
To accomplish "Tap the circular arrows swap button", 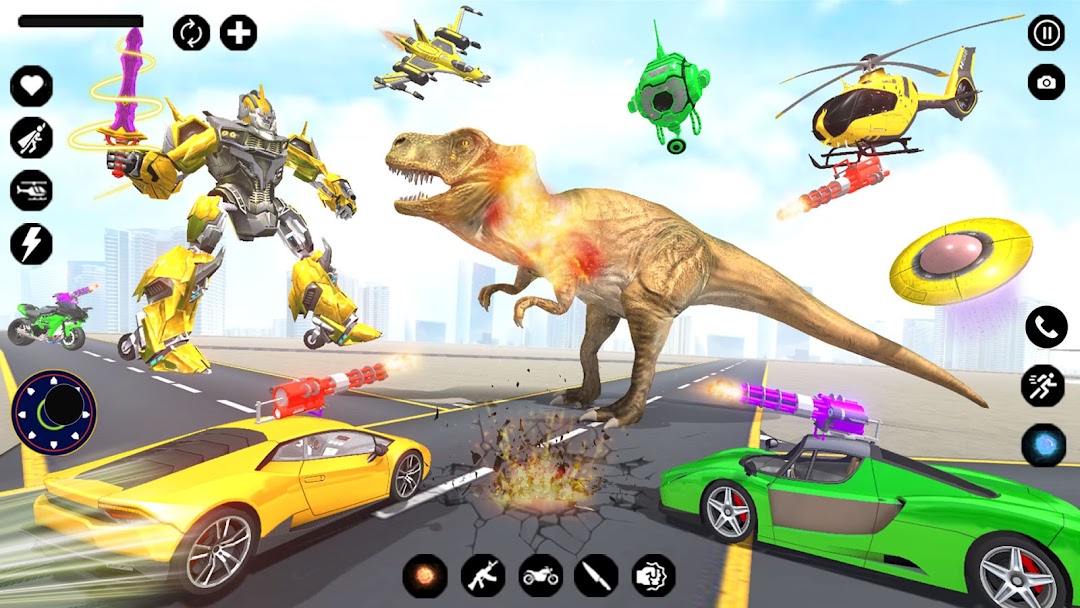I will point(191,33).
